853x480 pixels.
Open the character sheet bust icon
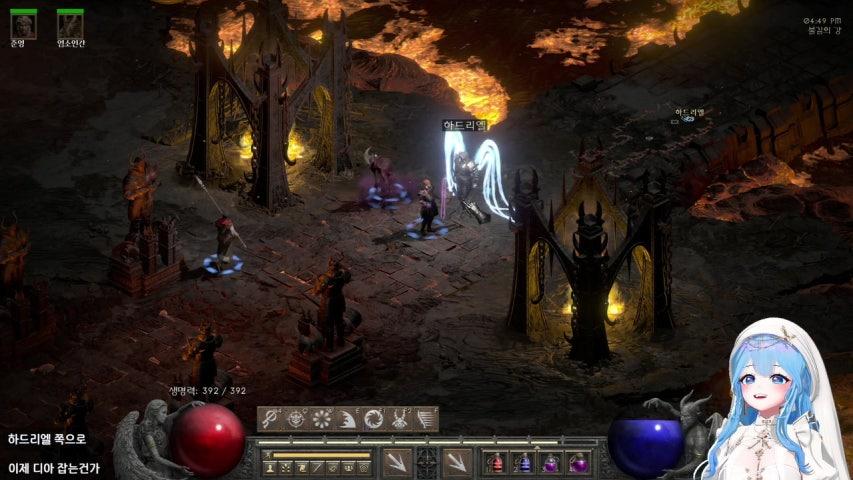point(270,467)
